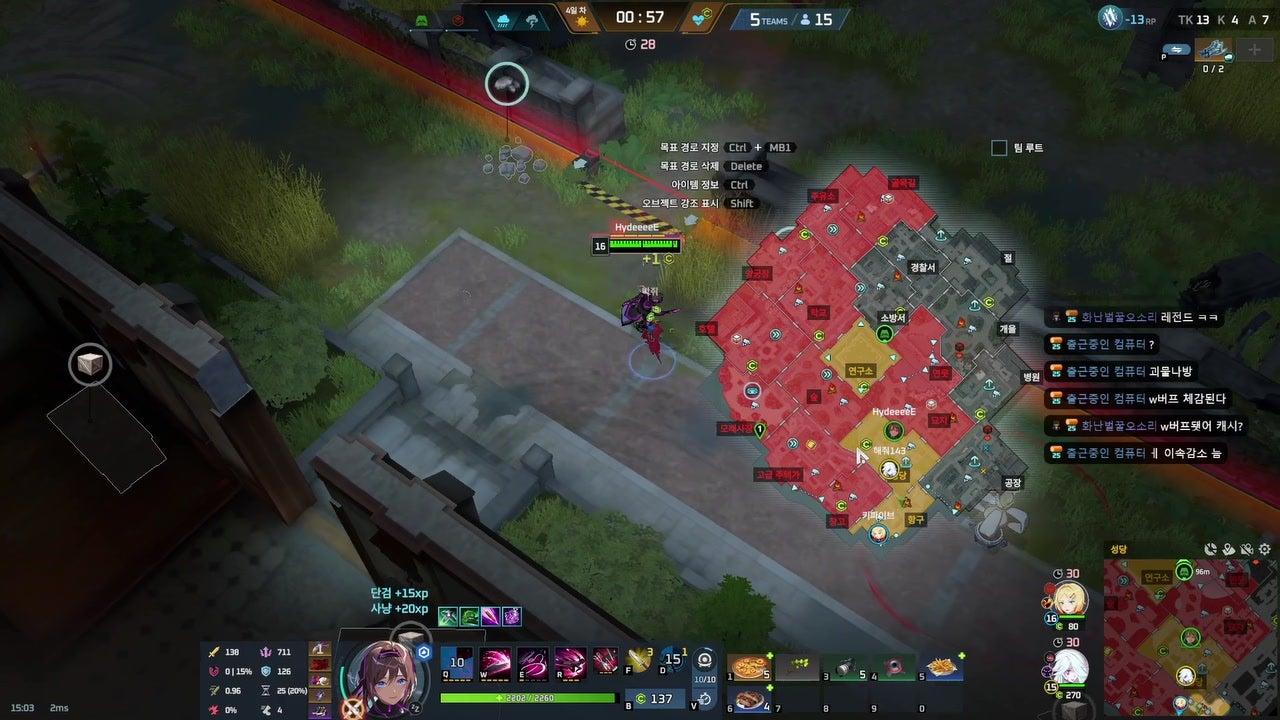Trigger the D skill showing 15 charges
Screen dimensions: 1280x720
pos(670,661)
